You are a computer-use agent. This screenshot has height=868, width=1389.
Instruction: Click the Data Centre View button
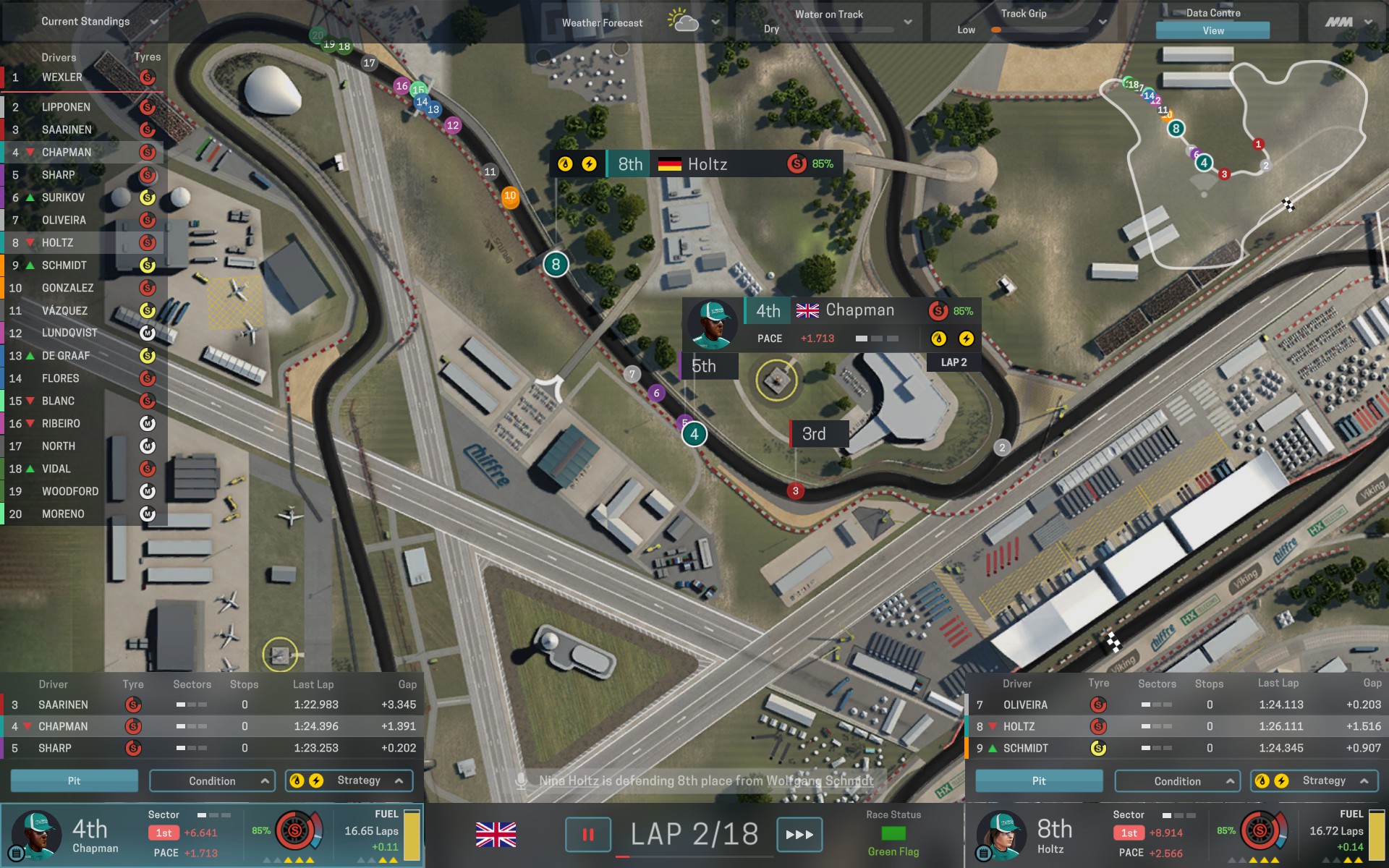tap(1212, 30)
